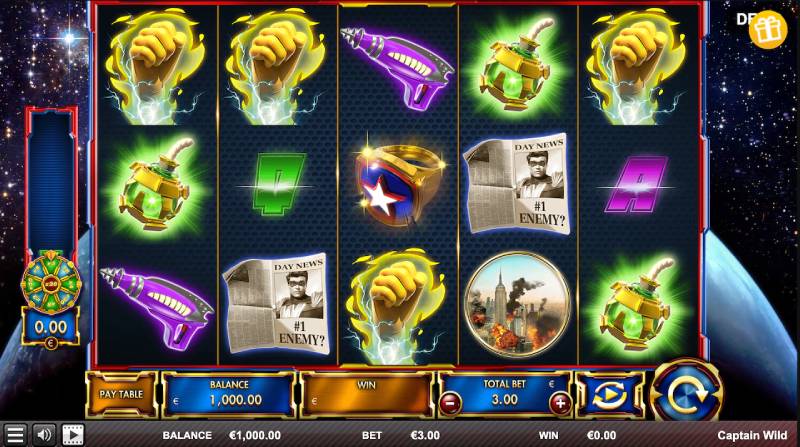
Task: Click the film clapper icon
Action: tap(73, 435)
